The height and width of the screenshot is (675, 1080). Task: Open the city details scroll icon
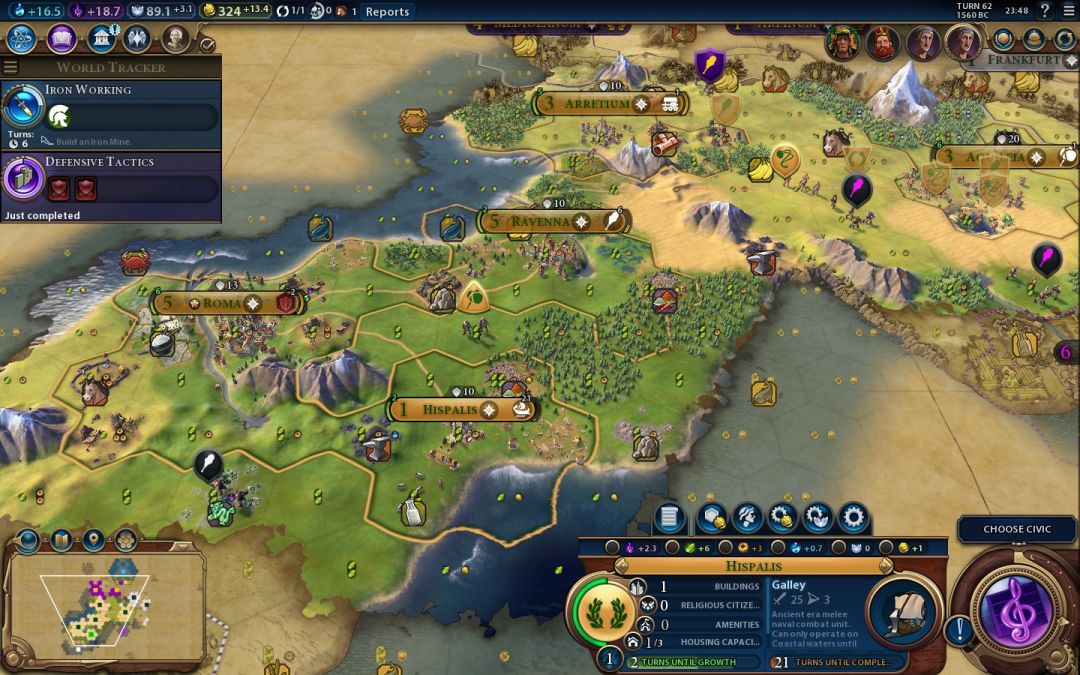tap(670, 517)
